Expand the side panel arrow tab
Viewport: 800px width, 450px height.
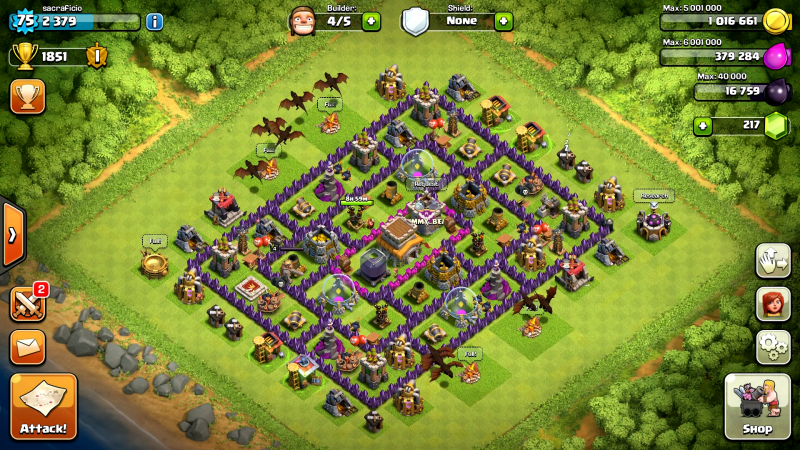pos(12,235)
